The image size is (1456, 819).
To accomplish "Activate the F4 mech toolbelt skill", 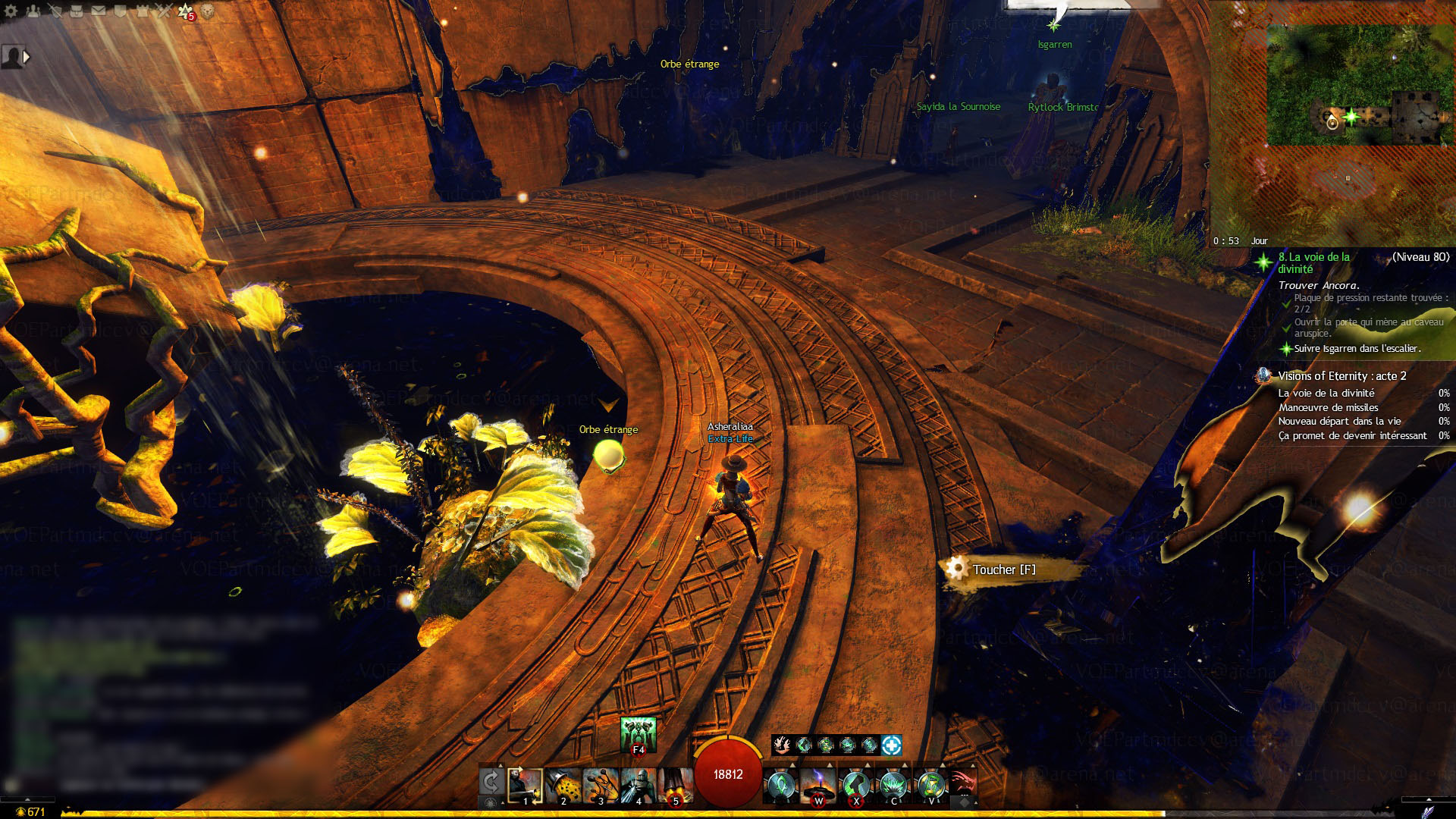I will tap(638, 734).
